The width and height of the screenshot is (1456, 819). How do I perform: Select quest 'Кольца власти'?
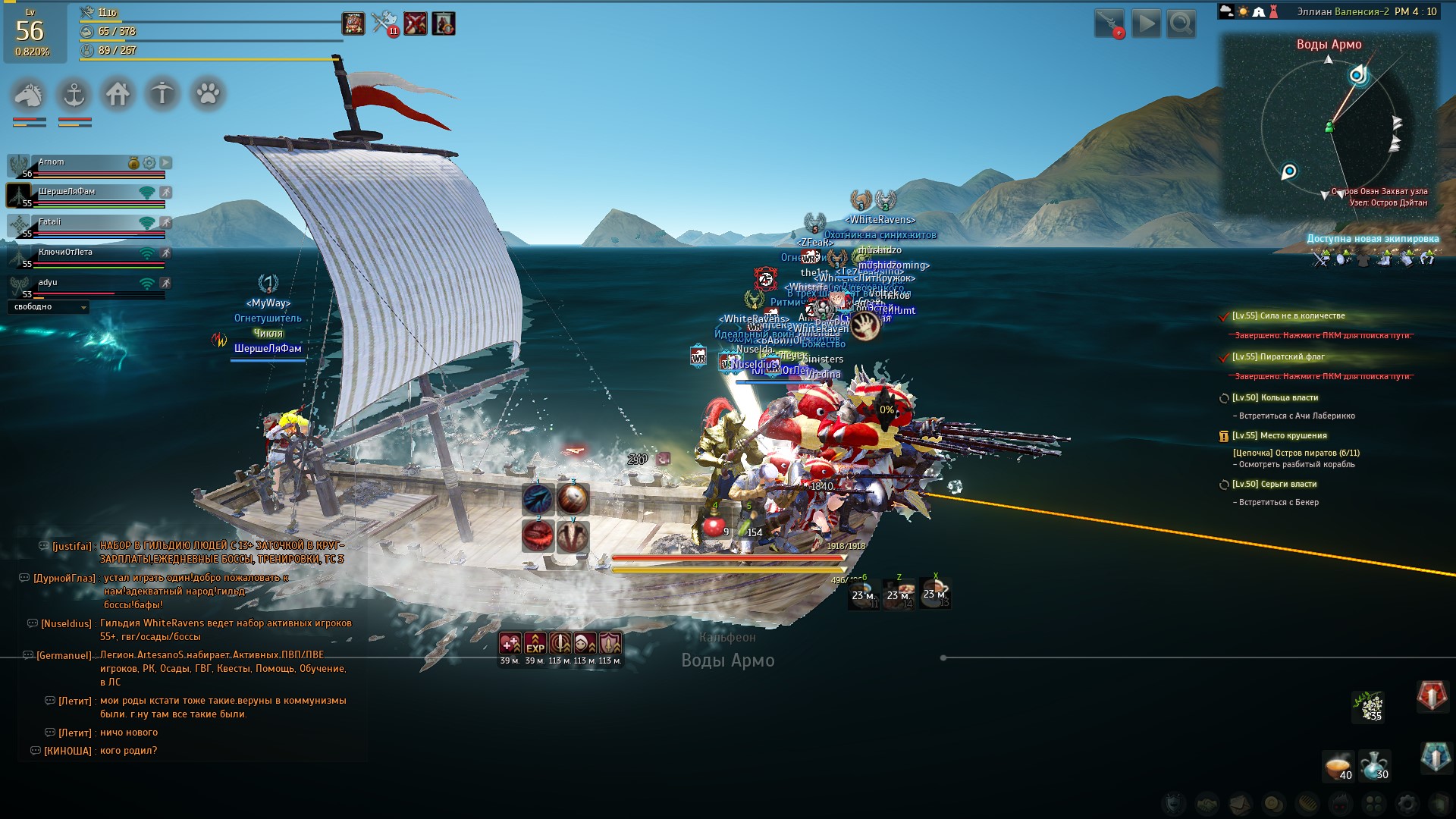[1275, 398]
